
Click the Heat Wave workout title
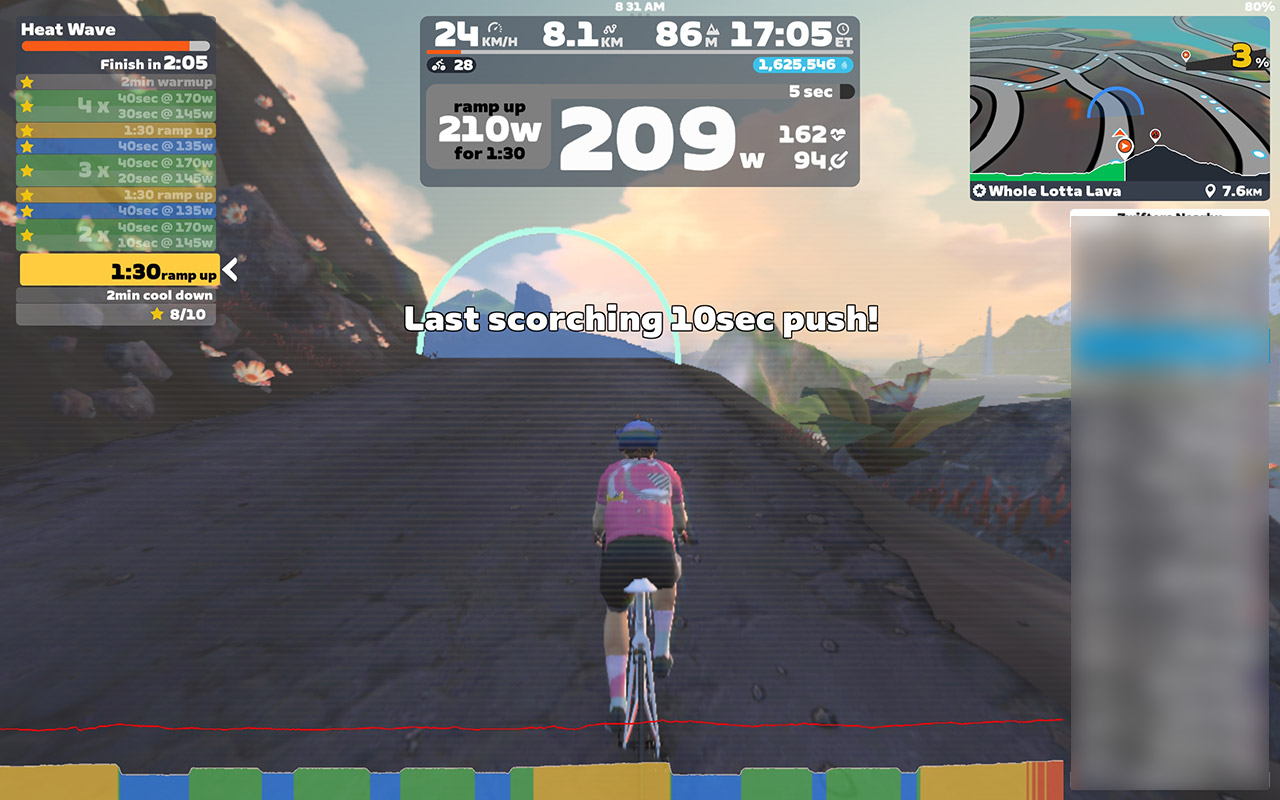point(68,30)
